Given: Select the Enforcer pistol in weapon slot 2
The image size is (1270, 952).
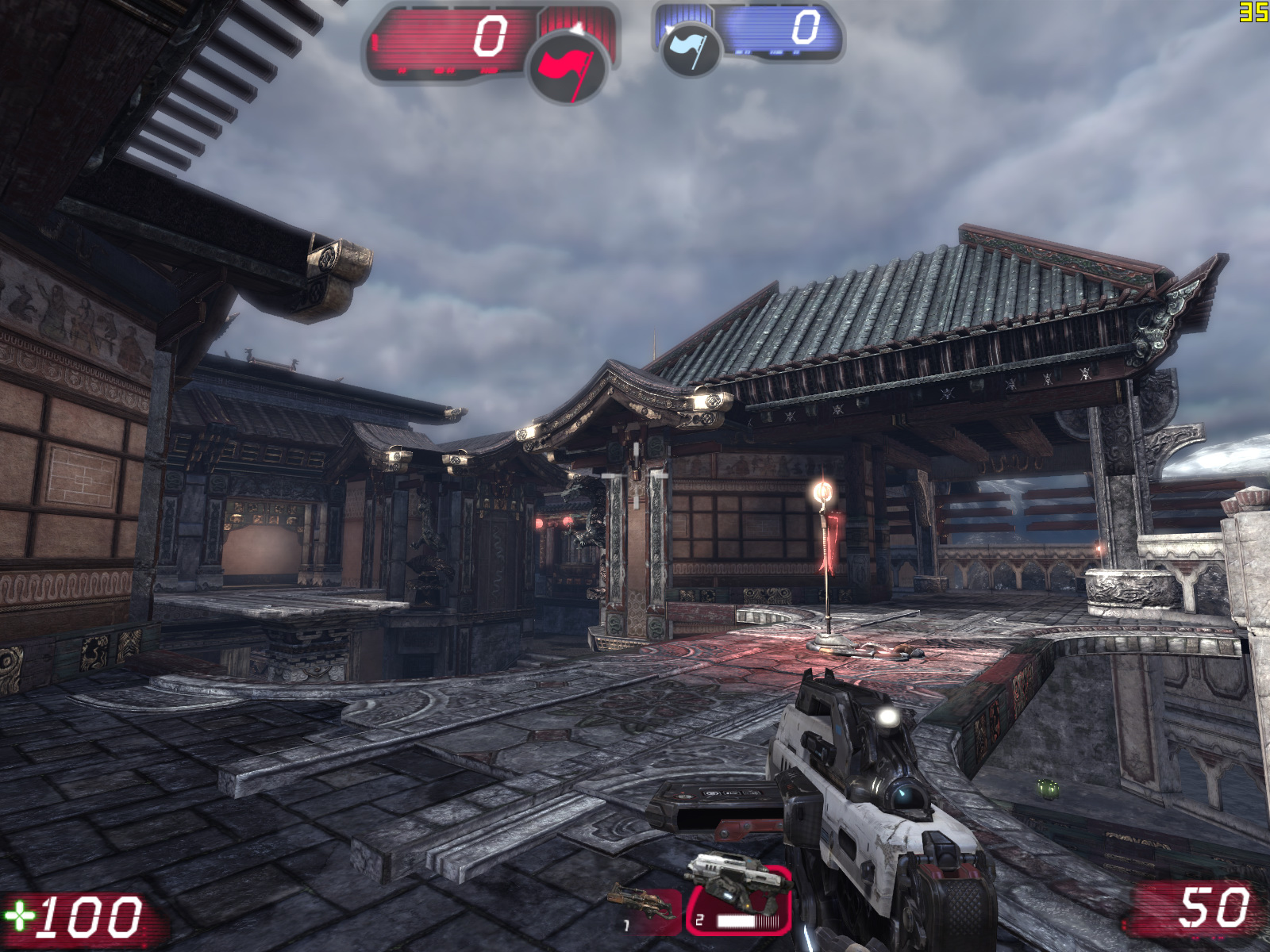Looking at the screenshot, I should coord(739,899).
